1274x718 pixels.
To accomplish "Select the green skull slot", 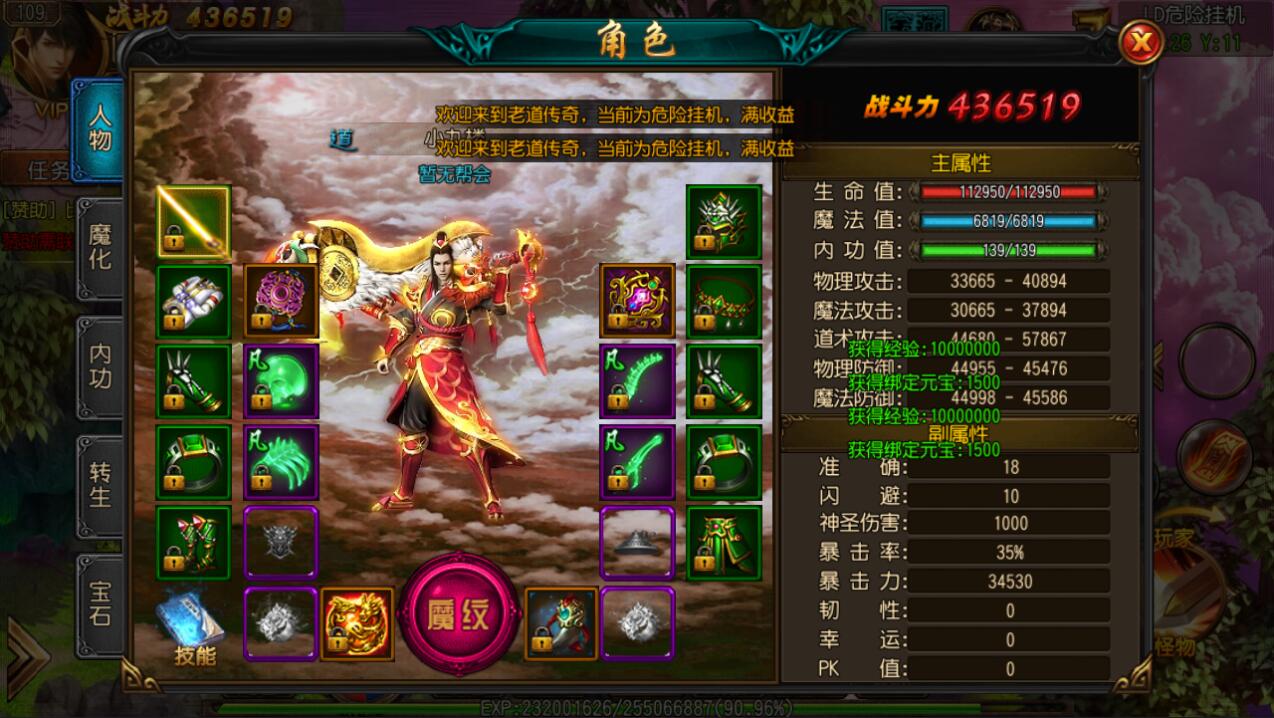I will (x=281, y=381).
